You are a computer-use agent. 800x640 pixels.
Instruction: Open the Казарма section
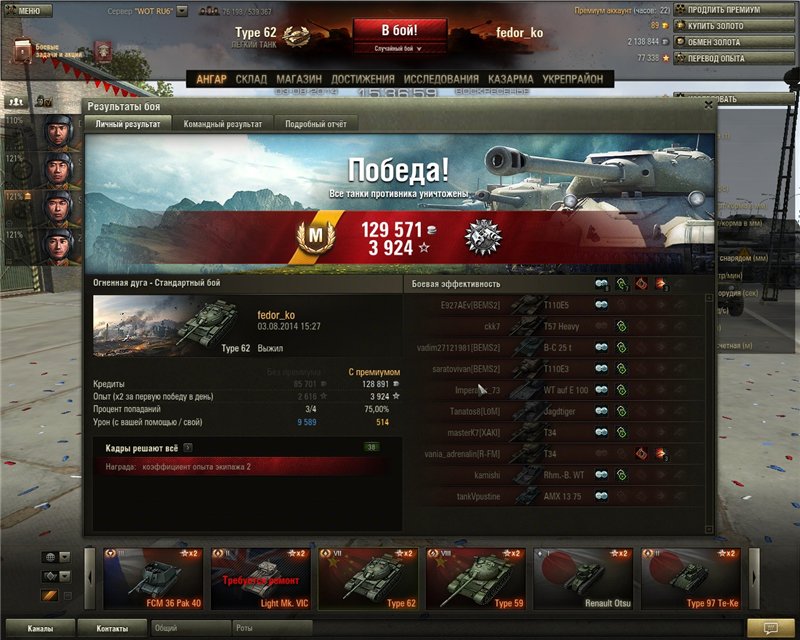click(x=511, y=79)
